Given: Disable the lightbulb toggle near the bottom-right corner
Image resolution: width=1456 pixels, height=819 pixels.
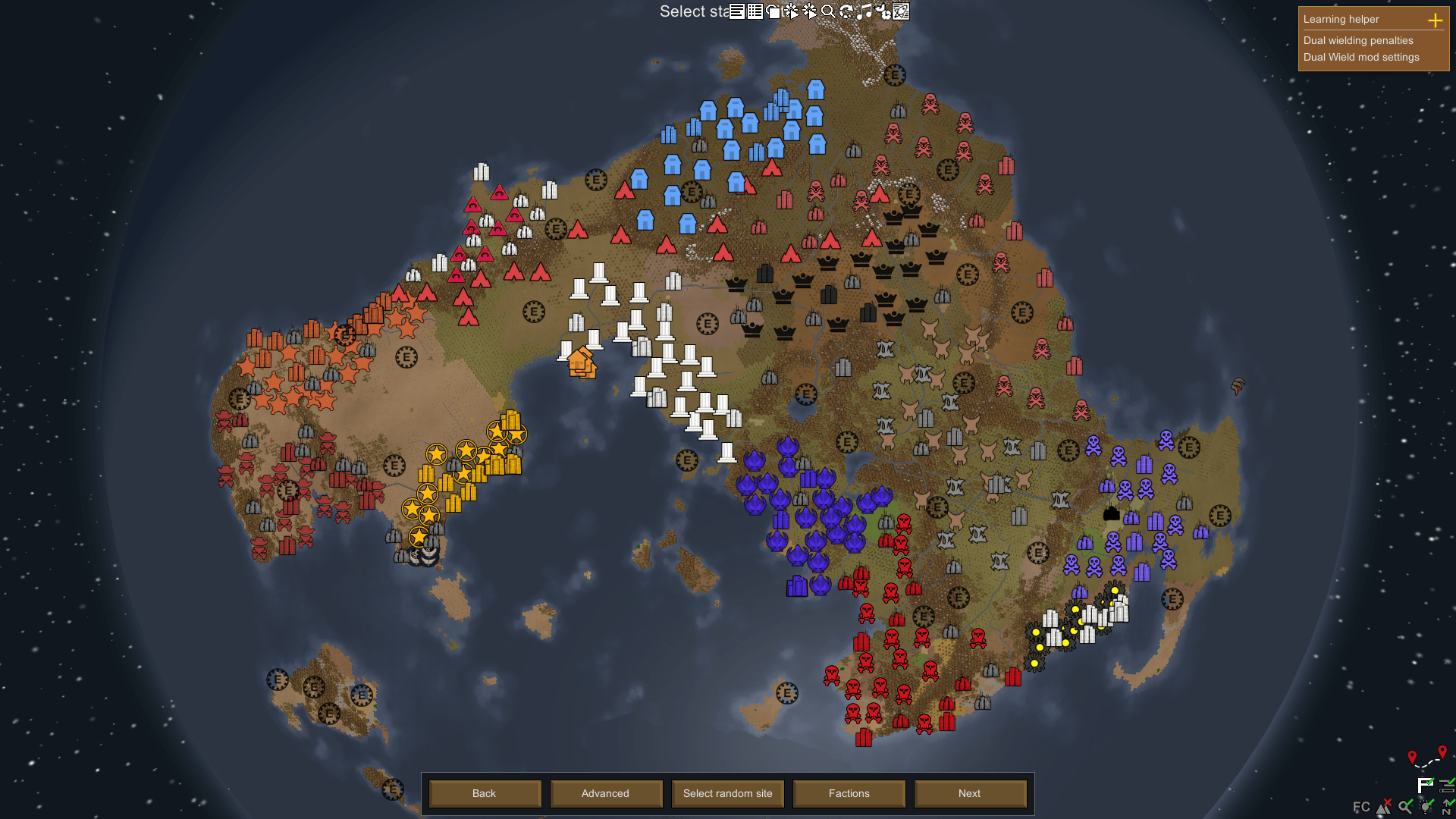Looking at the screenshot, I should tap(1424, 807).
